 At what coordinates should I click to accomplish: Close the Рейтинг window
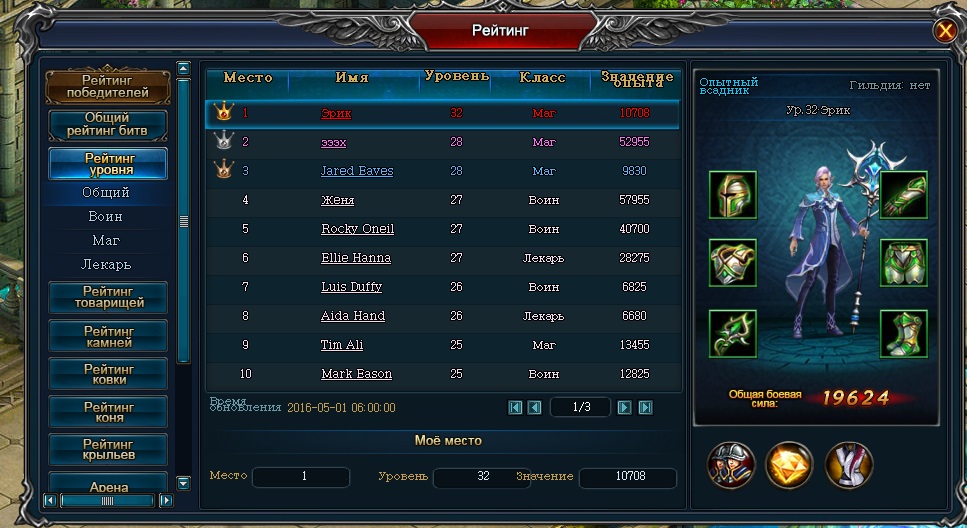pyautogui.click(x=944, y=31)
